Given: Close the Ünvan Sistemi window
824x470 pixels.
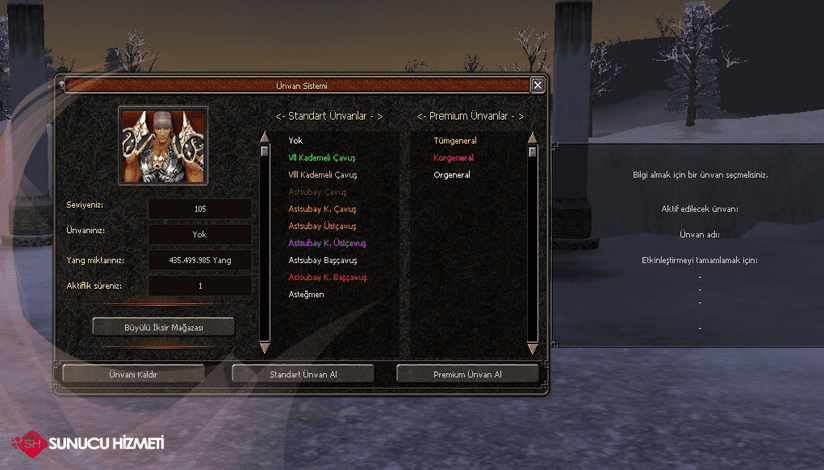Looking at the screenshot, I should click(x=538, y=86).
